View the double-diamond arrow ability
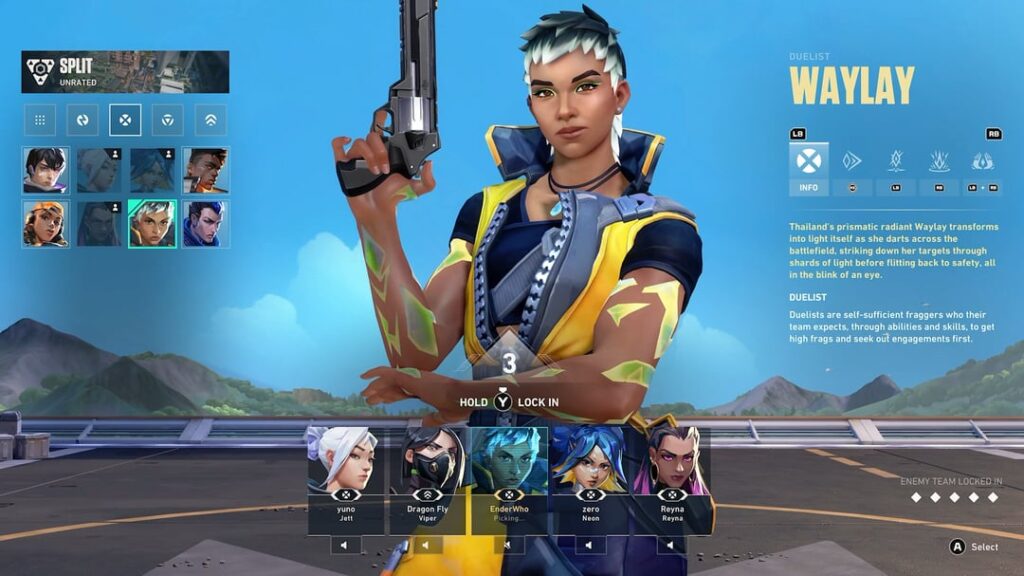This screenshot has width=1024, height=576. (x=852, y=161)
